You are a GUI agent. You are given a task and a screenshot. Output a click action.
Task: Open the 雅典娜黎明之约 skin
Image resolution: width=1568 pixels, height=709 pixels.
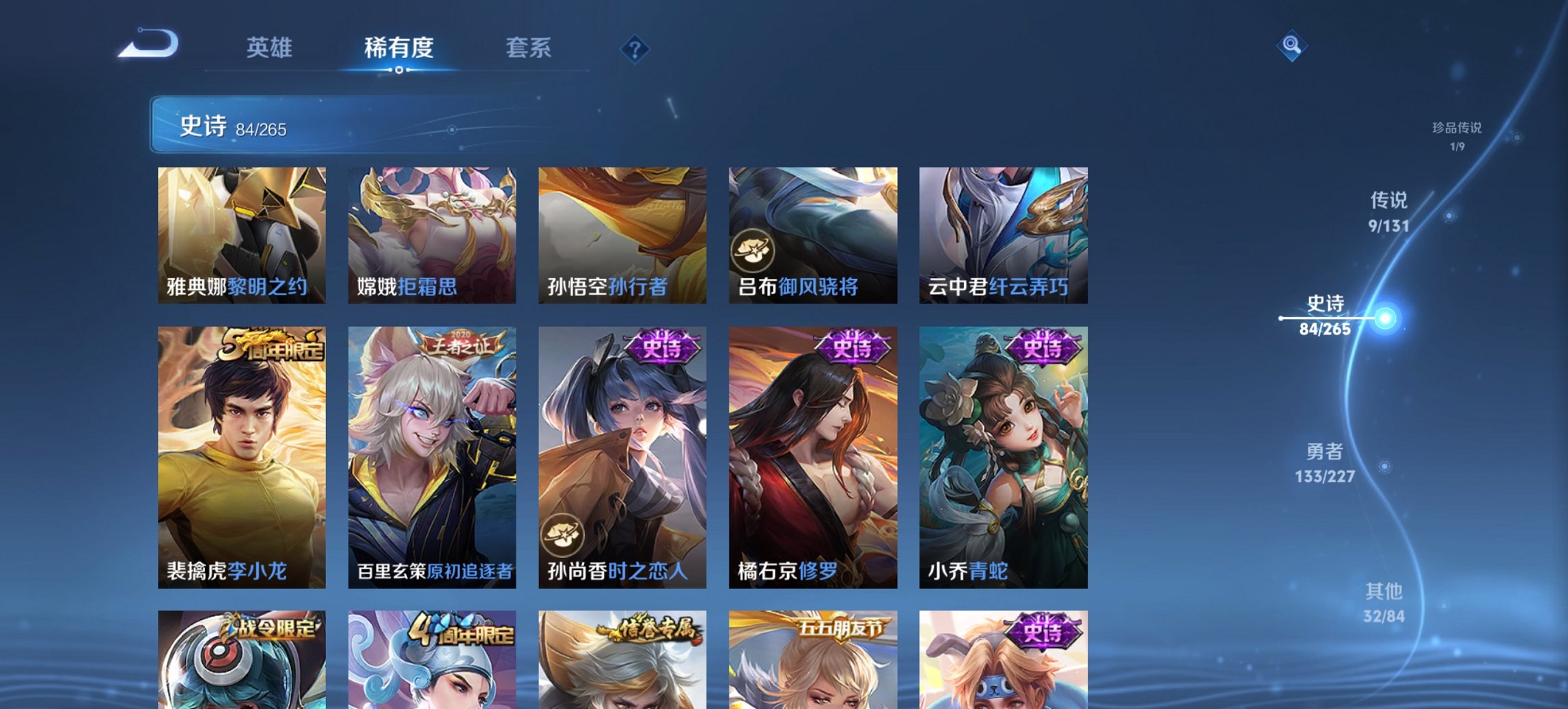tap(239, 232)
